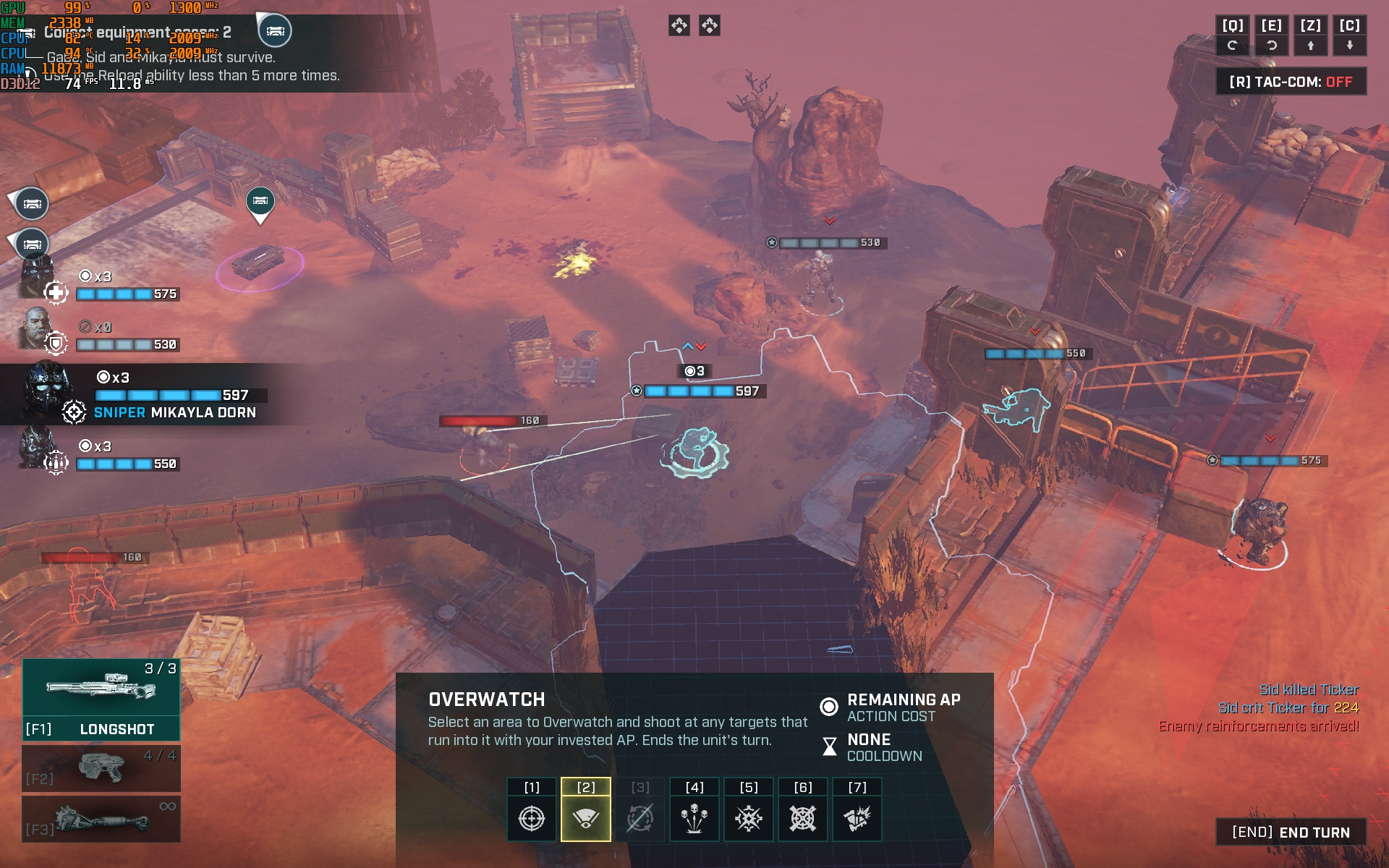The image size is (1389, 868).
Task: Switch to the sidearm pistol slot
Action: tap(101, 768)
